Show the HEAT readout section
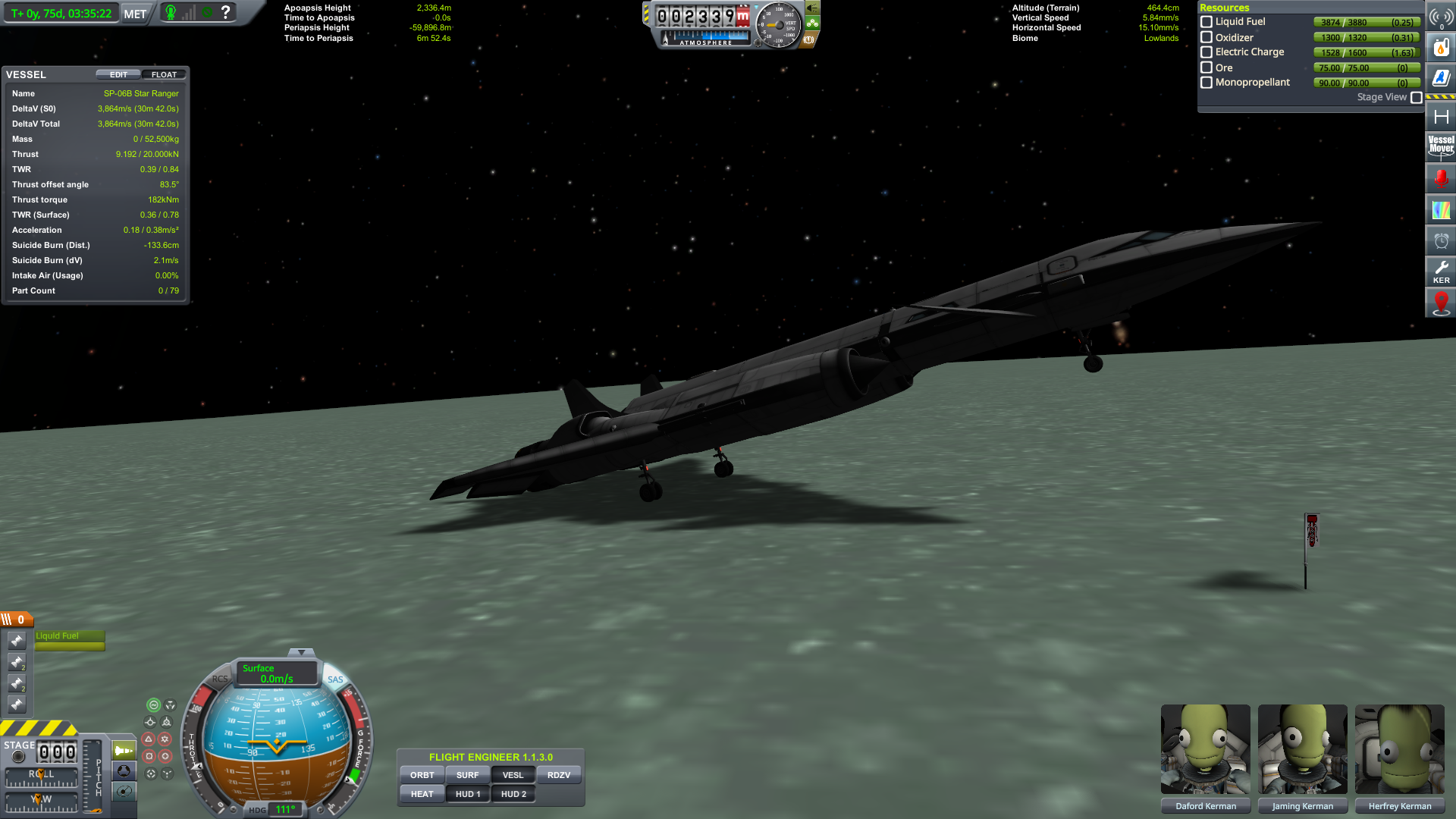1456x819 pixels. [x=422, y=794]
